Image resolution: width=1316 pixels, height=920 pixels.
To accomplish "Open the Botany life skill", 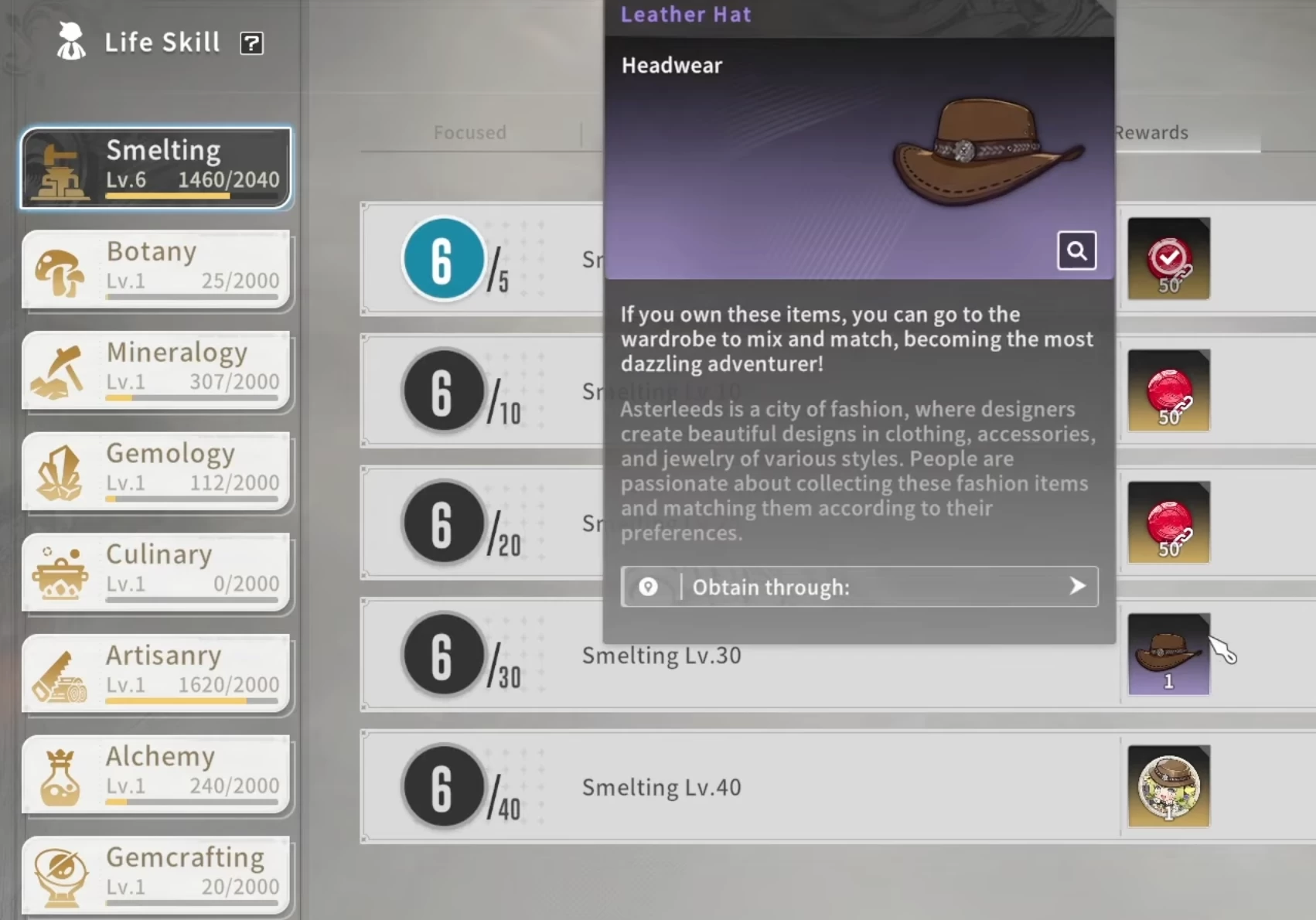I will click(x=156, y=269).
